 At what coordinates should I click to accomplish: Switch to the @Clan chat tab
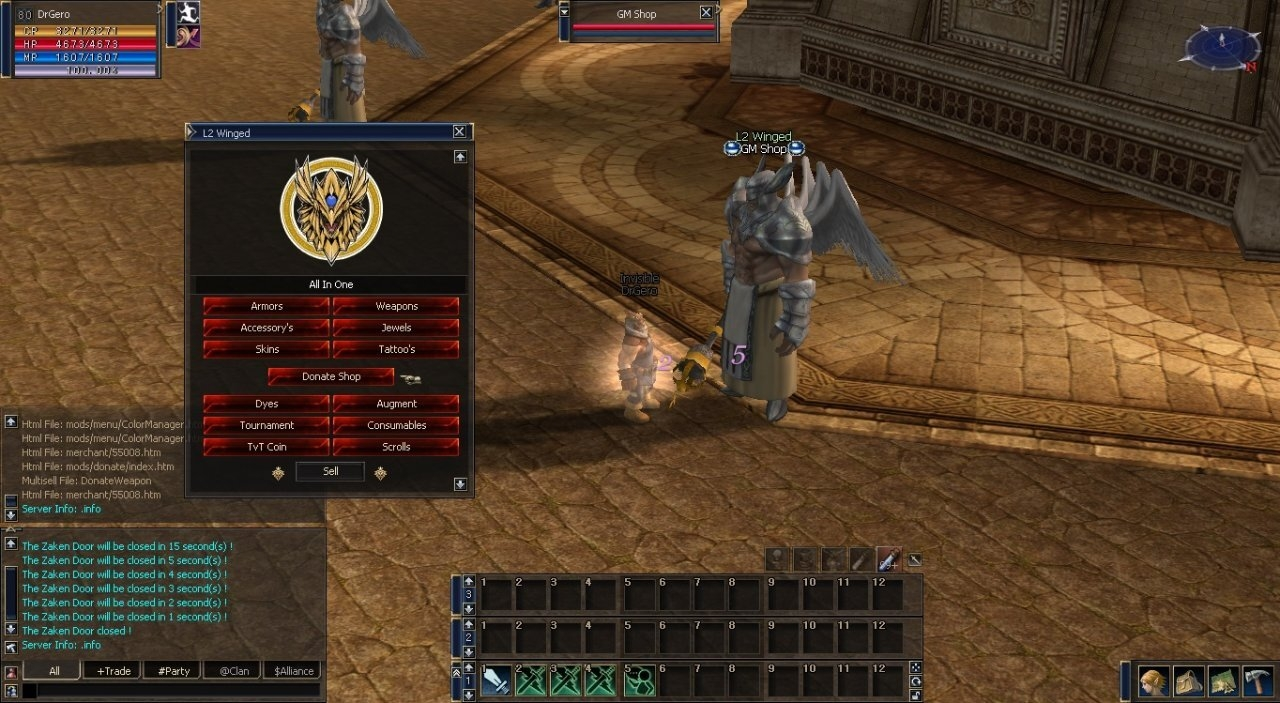pyautogui.click(x=232, y=671)
